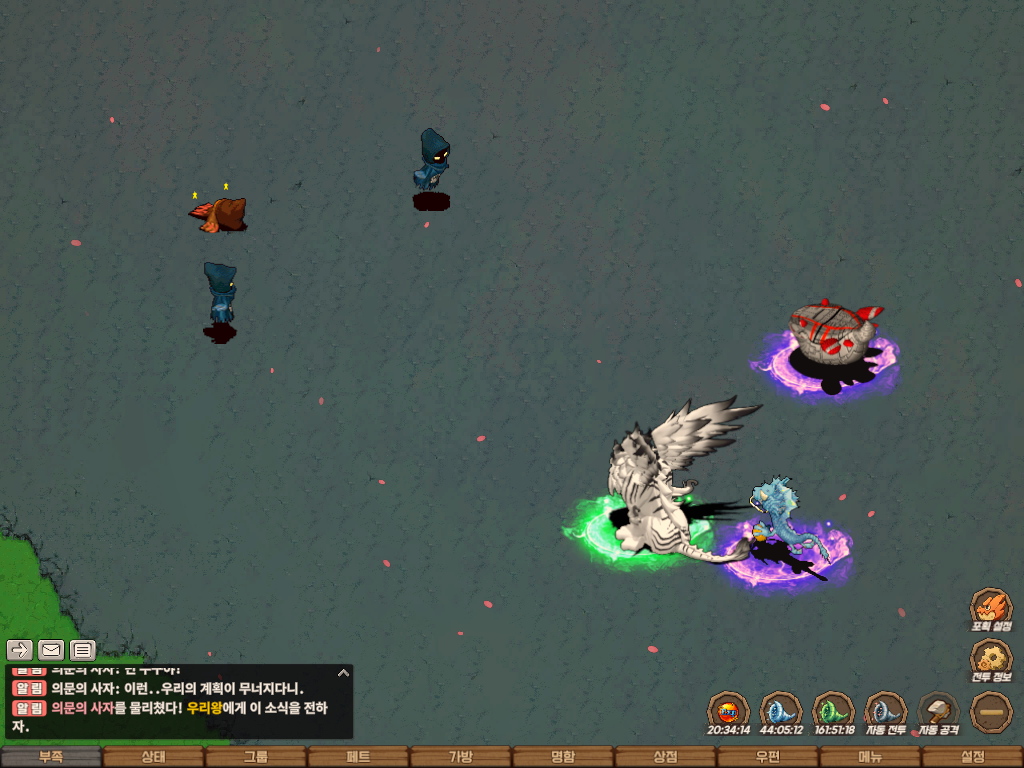Click the arrow button above the chat
1024x768 pixels.
19,650
